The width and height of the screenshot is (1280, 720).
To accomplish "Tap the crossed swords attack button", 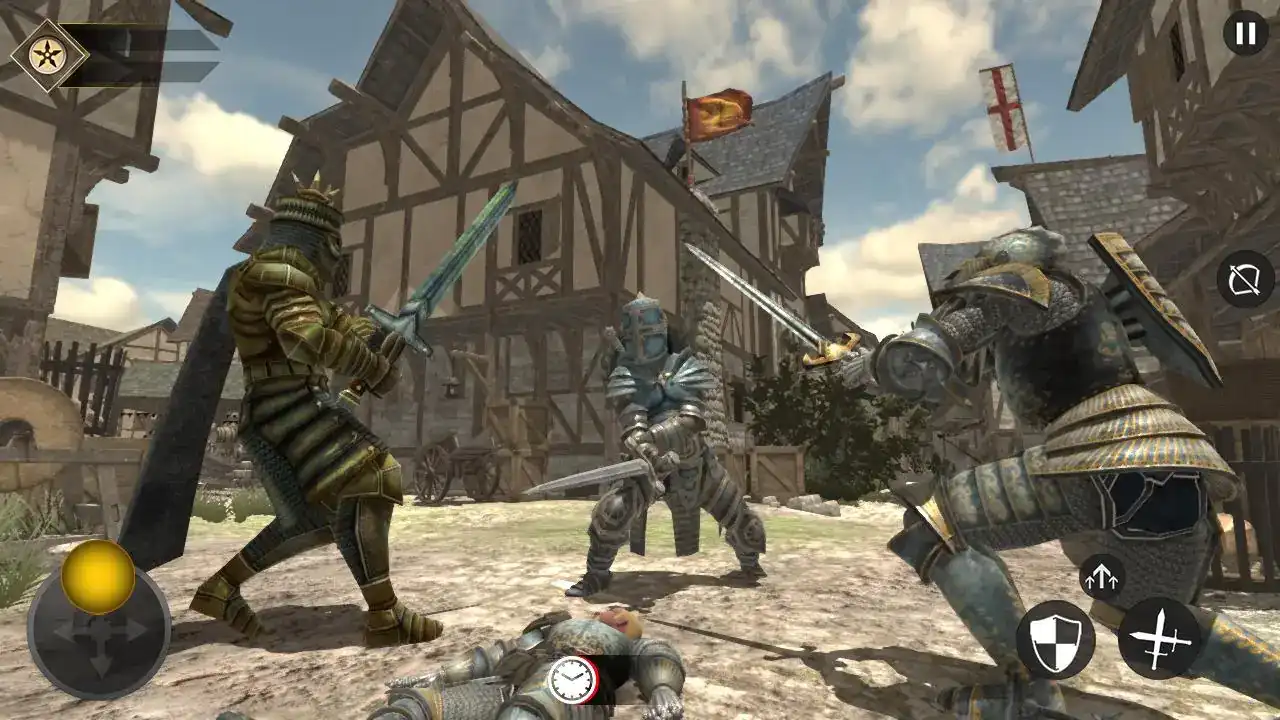I will [x=1159, y=638].
